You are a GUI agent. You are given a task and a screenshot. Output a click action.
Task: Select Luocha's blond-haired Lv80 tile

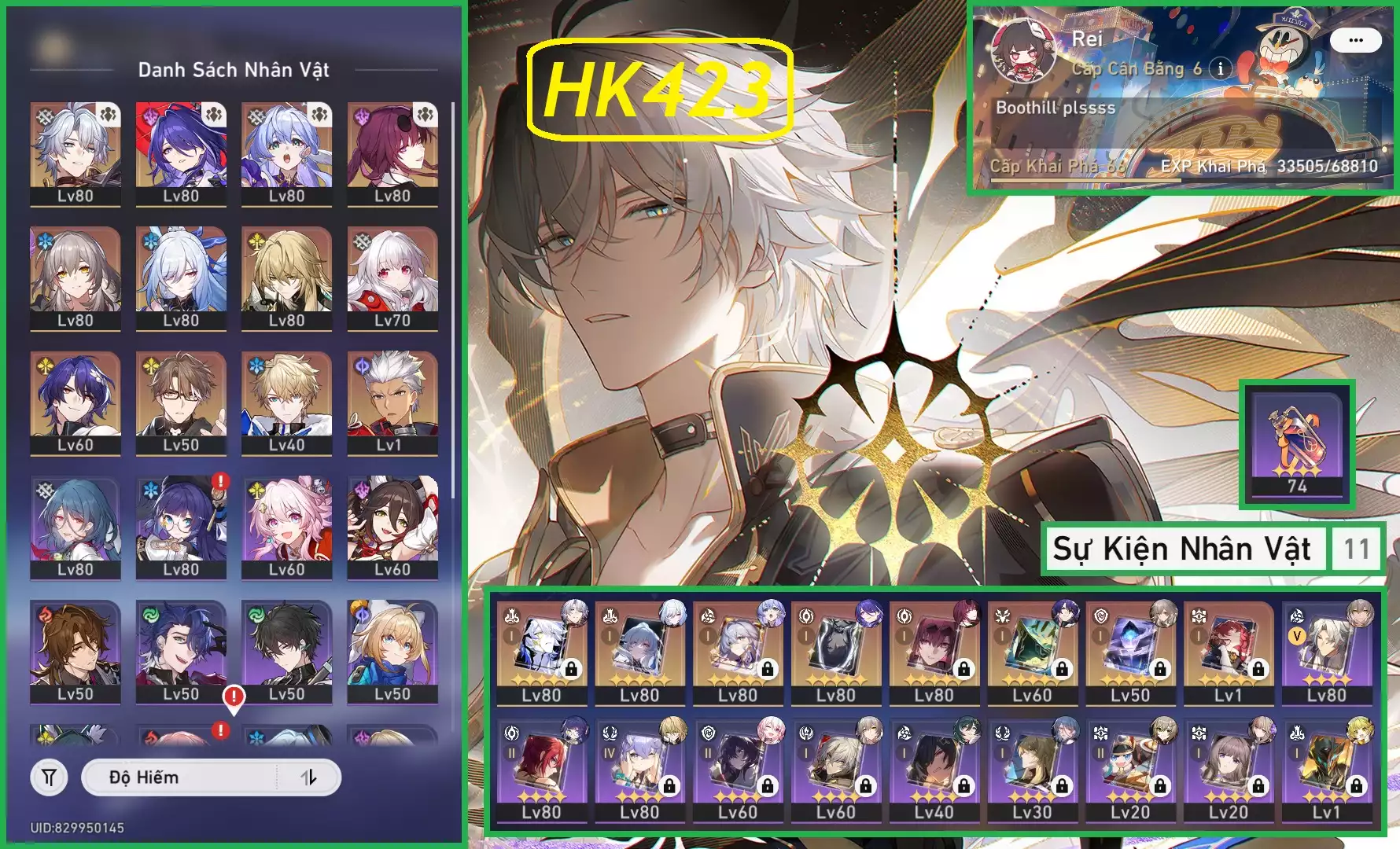pyautogui.click(x=286, y=277)
